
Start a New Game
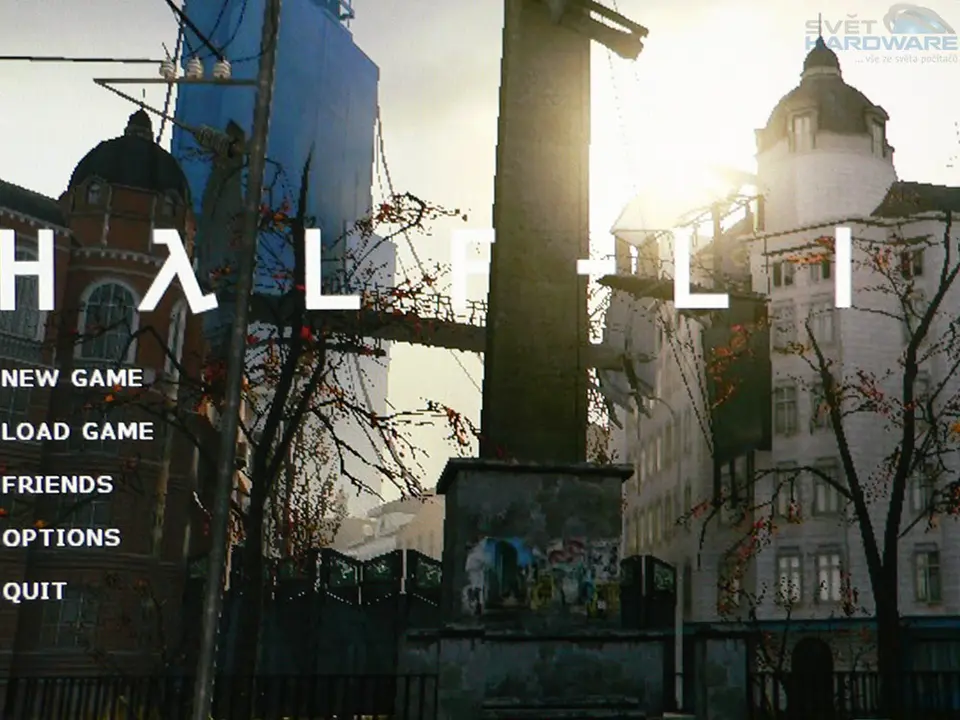coord(72,378)
